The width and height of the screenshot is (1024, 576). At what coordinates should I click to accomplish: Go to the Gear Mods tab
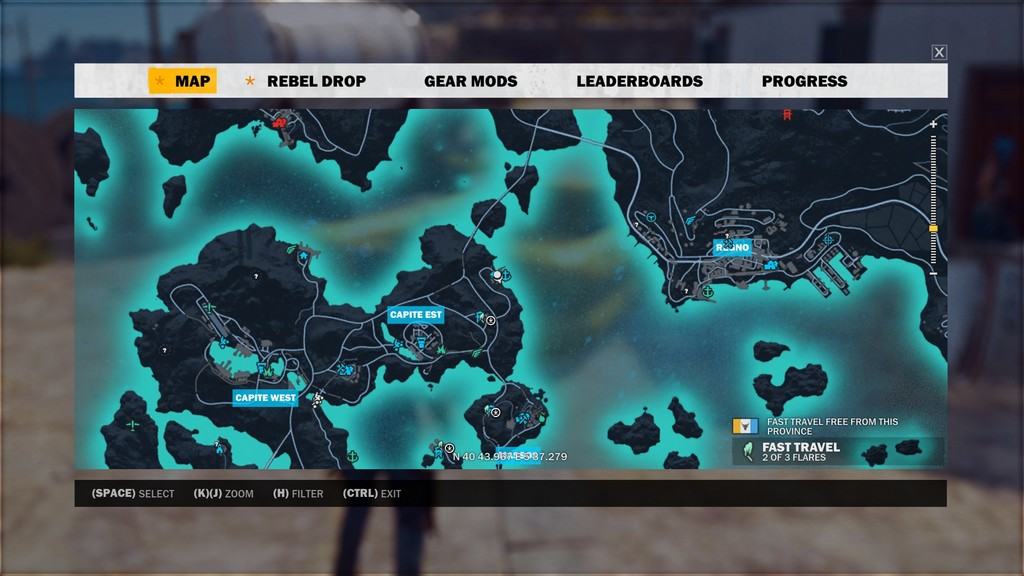470,81
